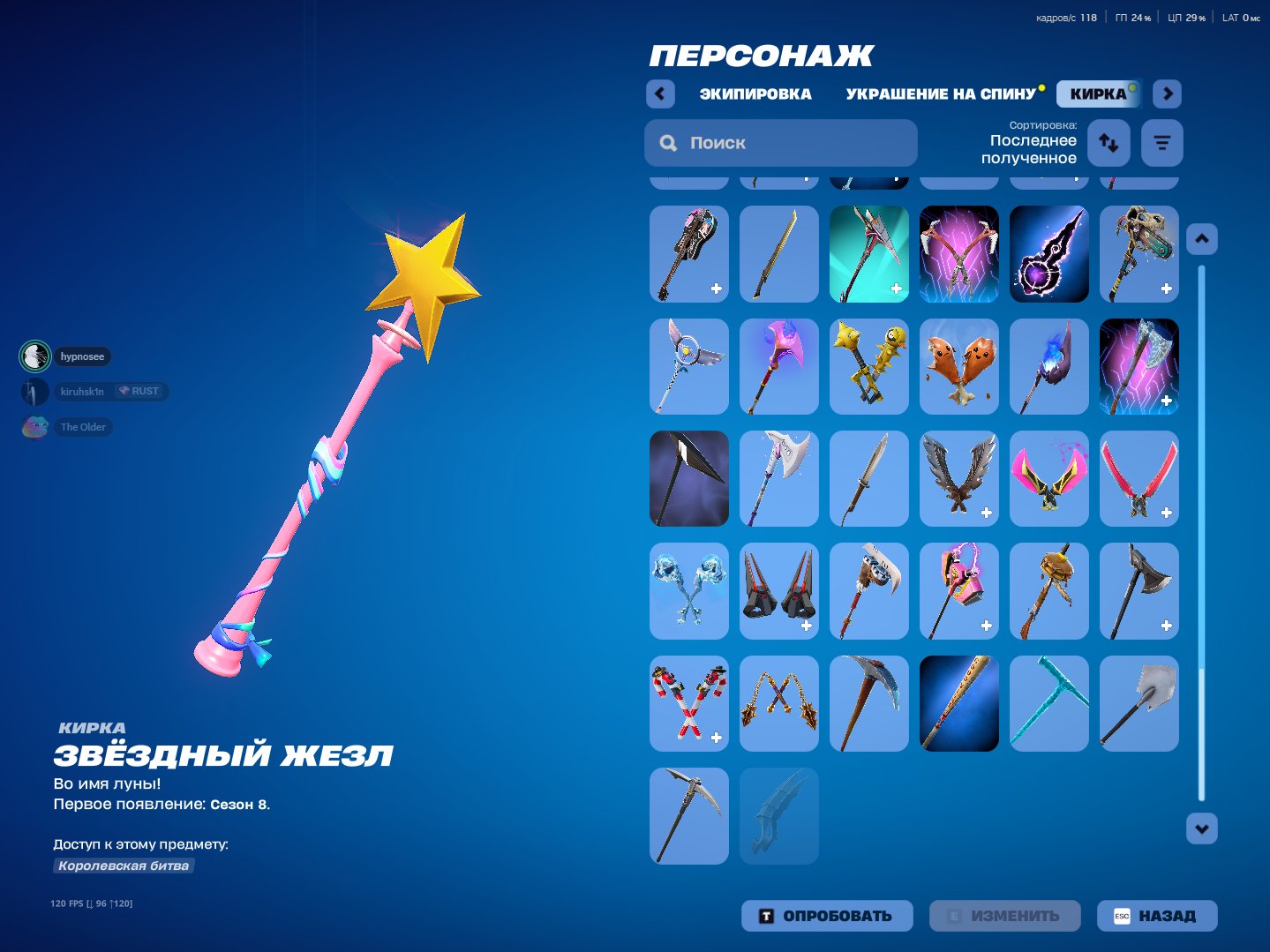
Task: Choose the grey shovel pickaxe tile
Action: 1139,703
